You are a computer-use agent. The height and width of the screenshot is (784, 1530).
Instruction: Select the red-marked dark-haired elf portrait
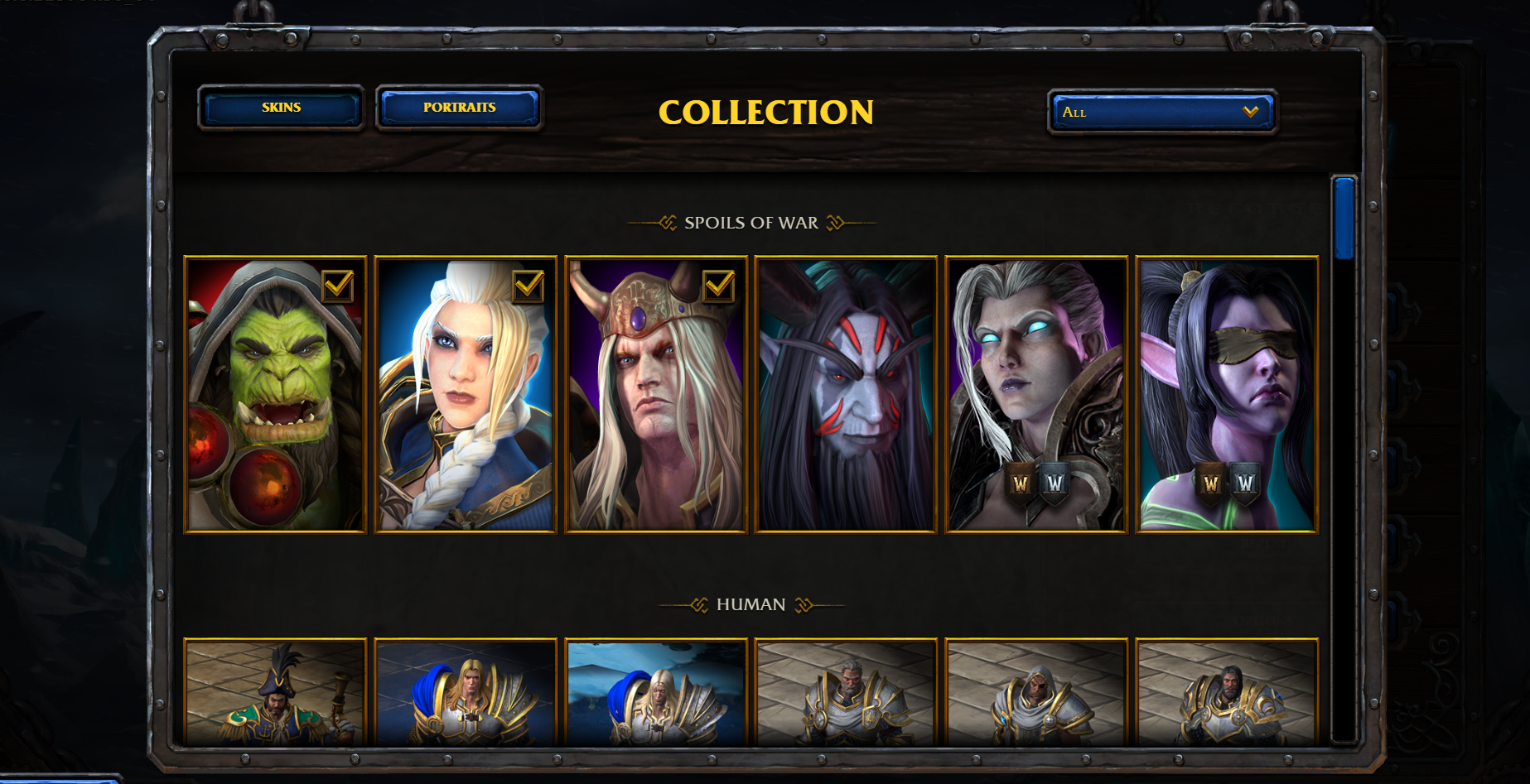pos(846,395)
